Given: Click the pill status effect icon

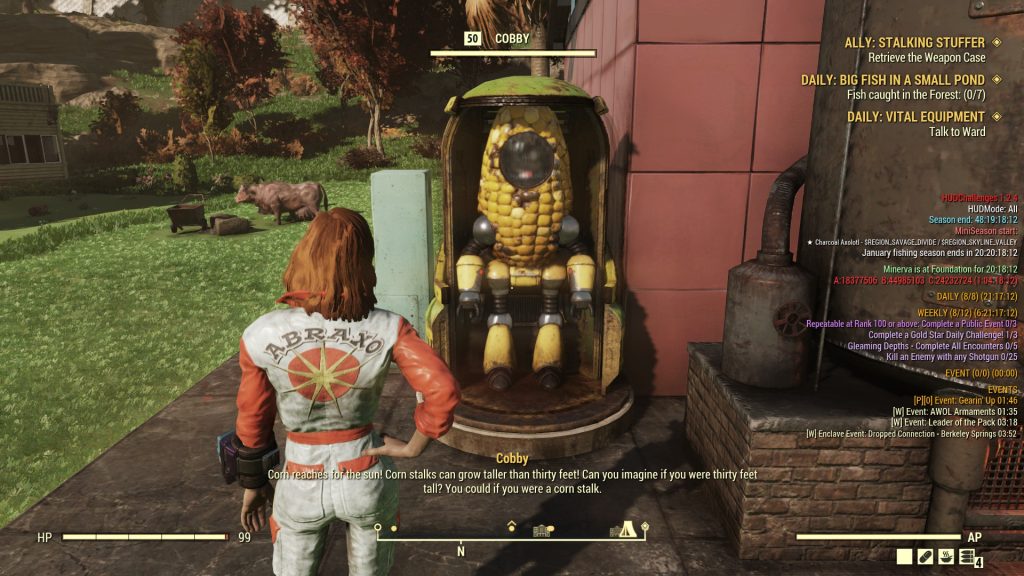Looking at the screenshot, I should tap(925, 557).
